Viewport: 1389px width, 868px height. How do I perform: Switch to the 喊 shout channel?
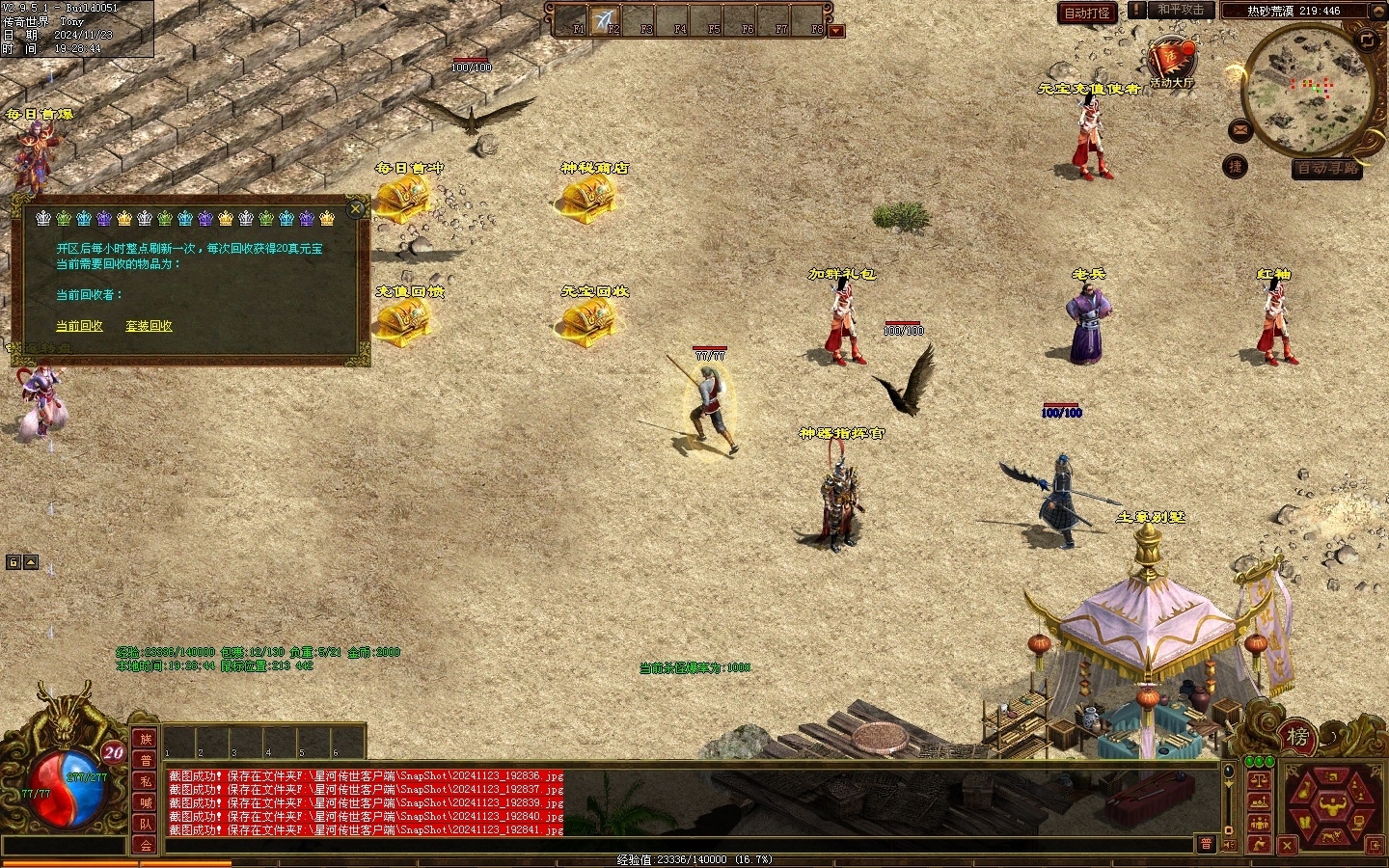[146, 802]
